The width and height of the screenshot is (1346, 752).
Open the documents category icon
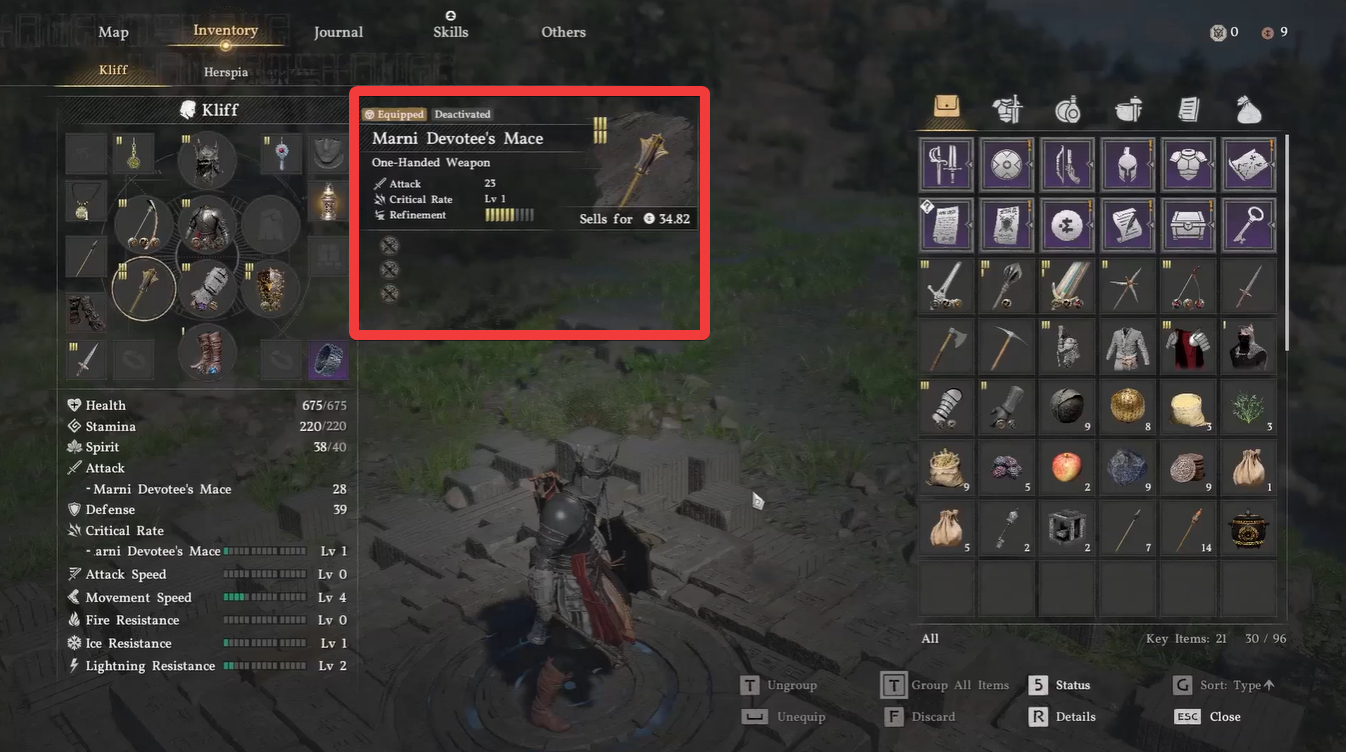coord(1188,110)
